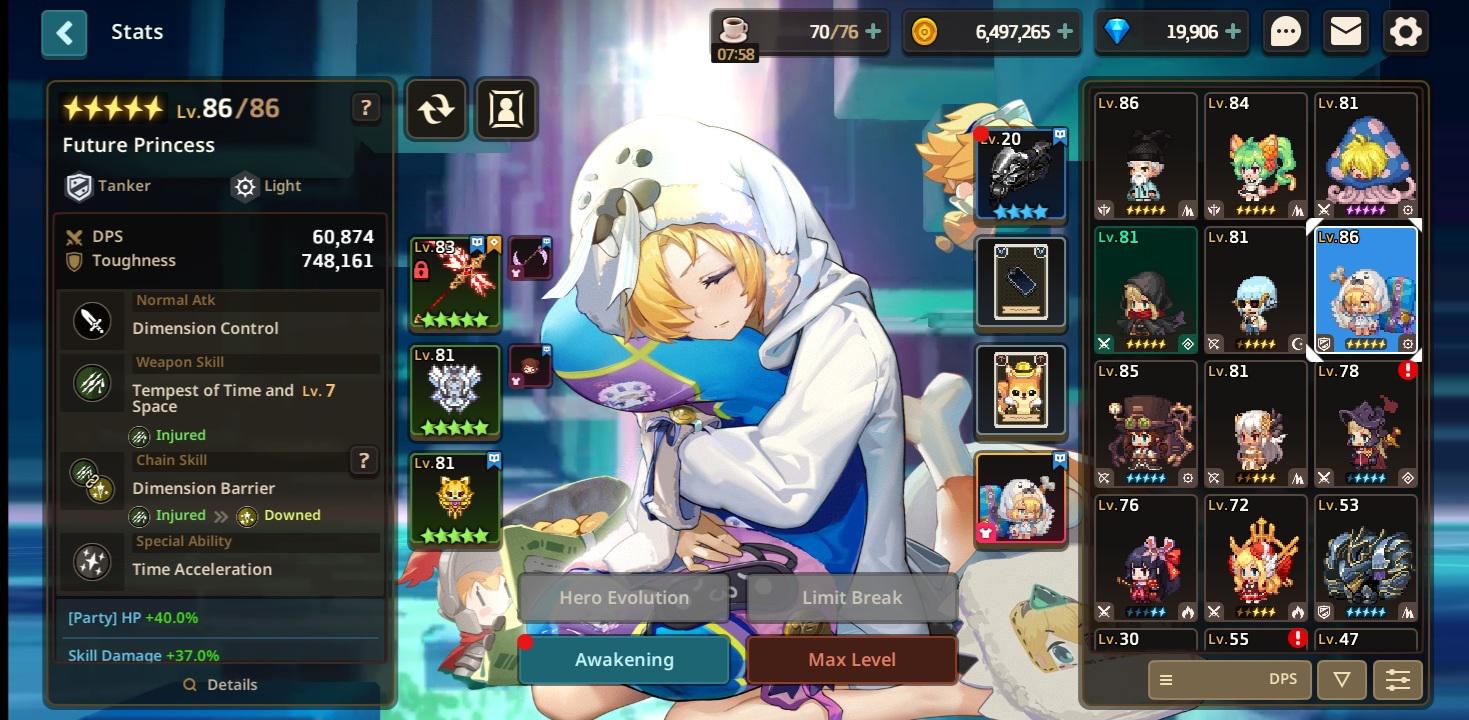The width and height of the screenshot is (1469, 720).
Task: Tap the list view icon beside DPS sort
Action: point(1166,679)
